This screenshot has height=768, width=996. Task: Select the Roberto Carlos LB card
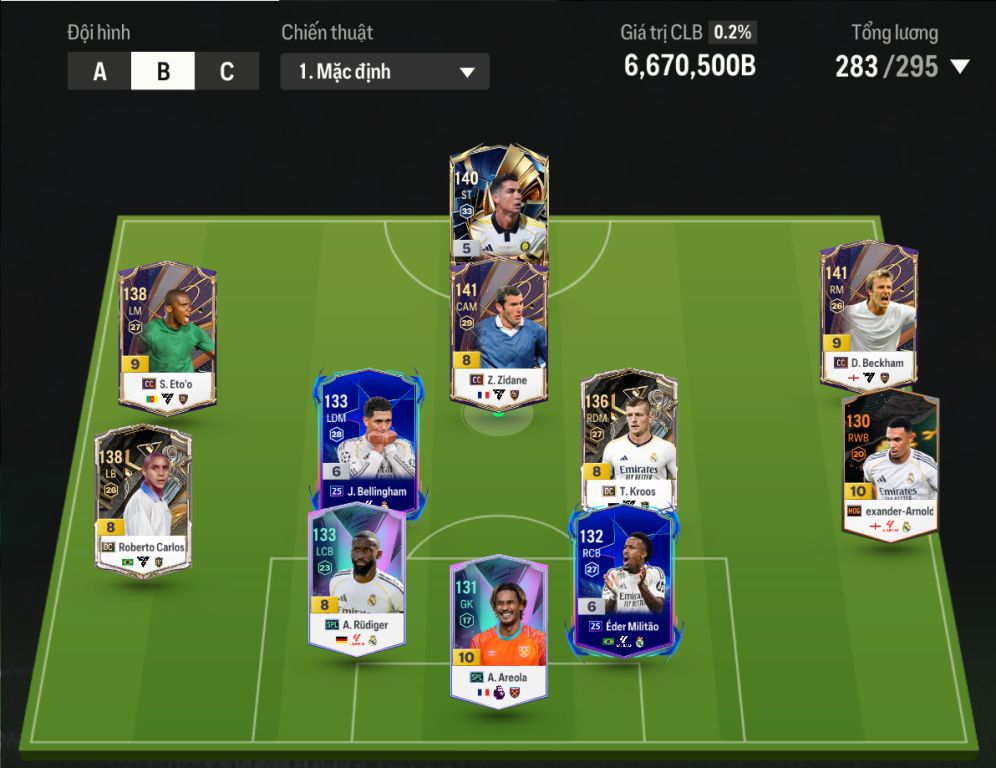coord(143,500)
